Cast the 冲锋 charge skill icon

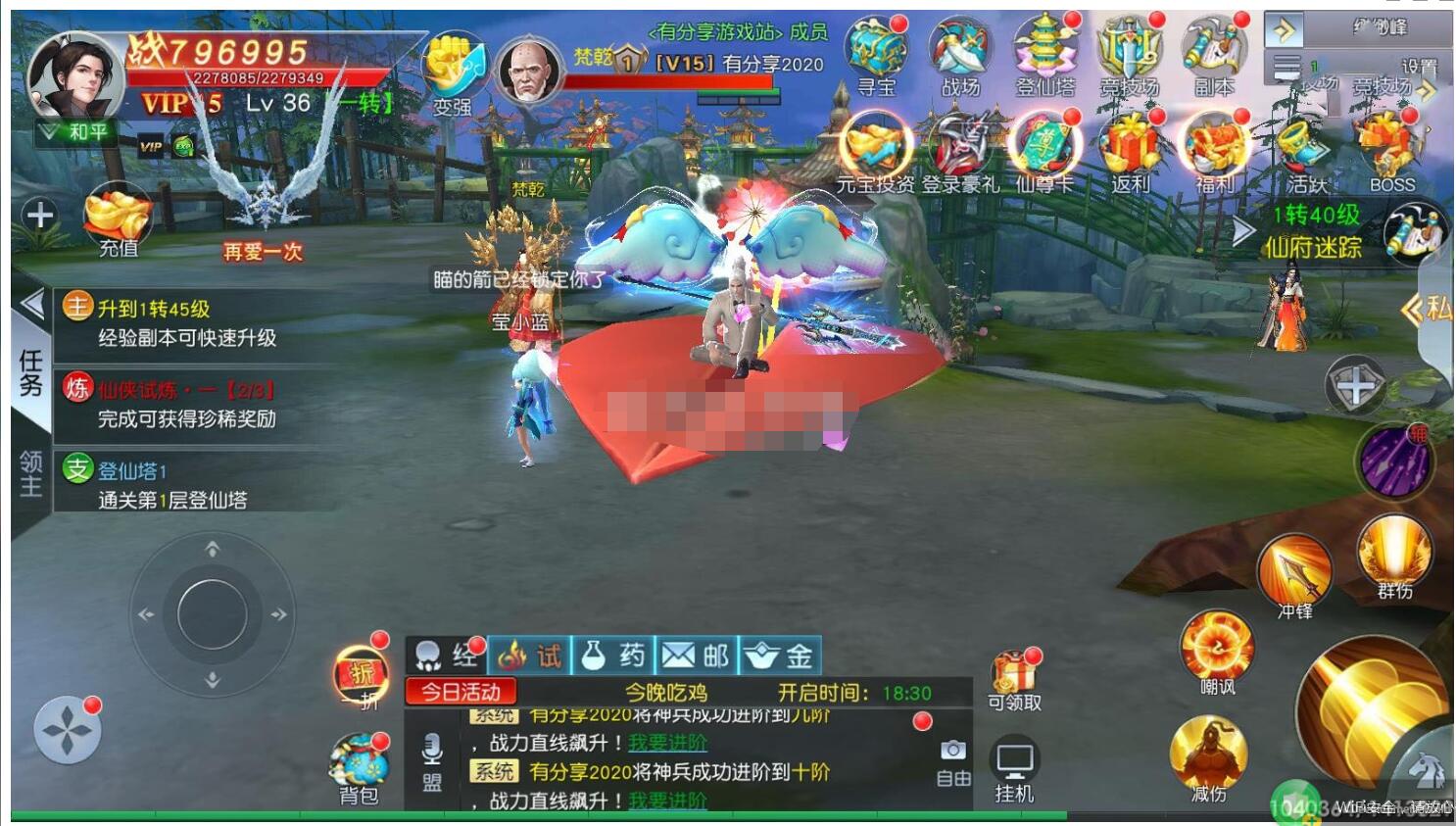[x=1293, y=570]
